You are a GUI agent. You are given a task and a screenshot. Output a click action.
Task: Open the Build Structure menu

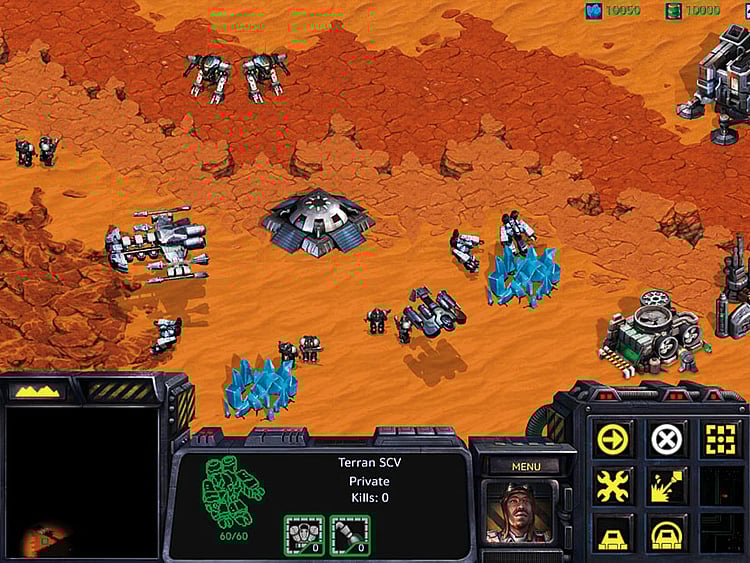(x=613, y=532)
